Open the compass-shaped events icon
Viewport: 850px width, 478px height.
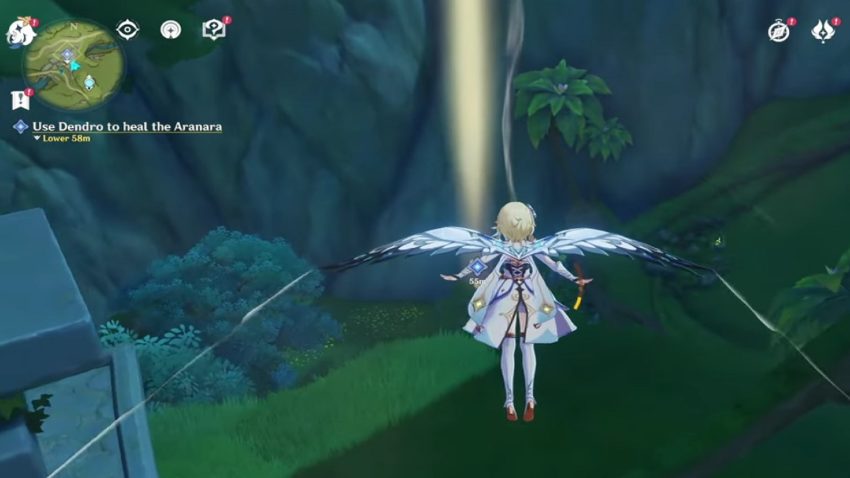click(x=779, y=31)
